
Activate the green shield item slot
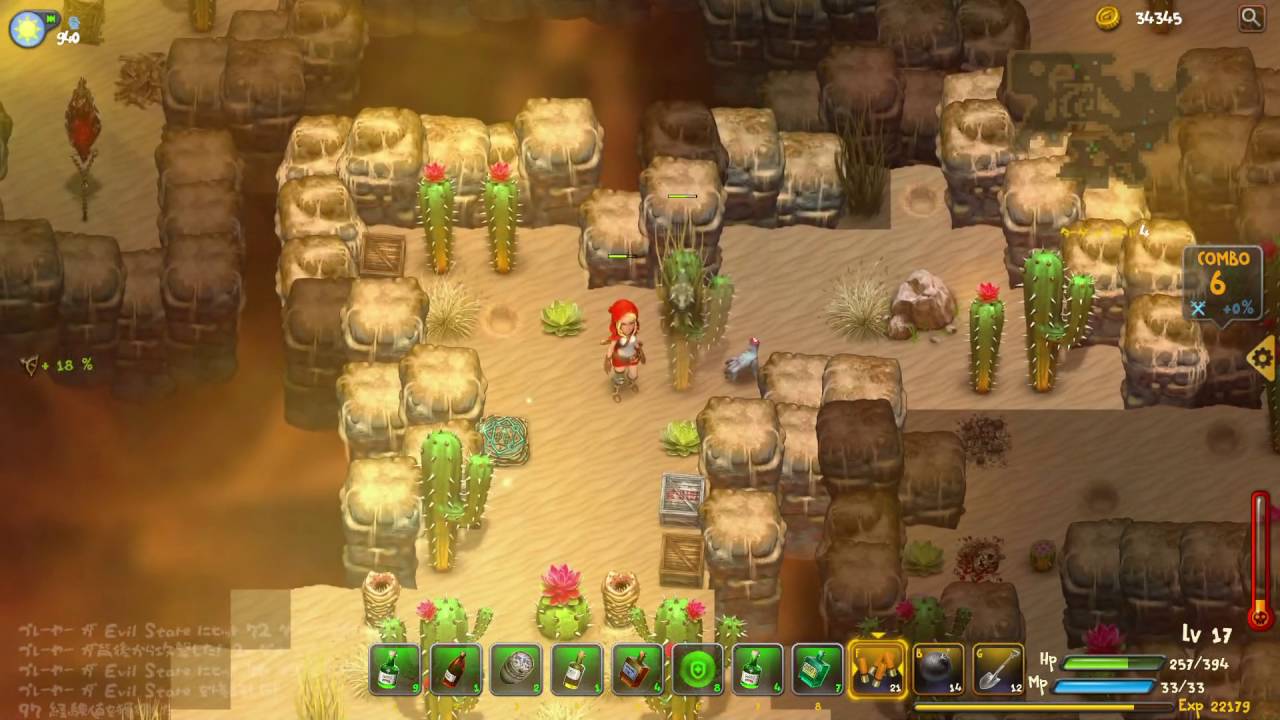pyautogui.click(x=697, y=669)
